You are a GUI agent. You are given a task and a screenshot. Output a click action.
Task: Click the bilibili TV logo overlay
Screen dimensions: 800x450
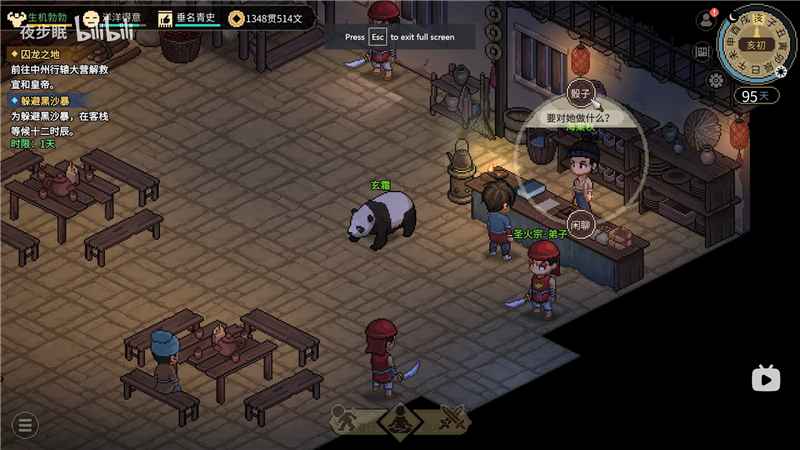[x=766, y=377]
